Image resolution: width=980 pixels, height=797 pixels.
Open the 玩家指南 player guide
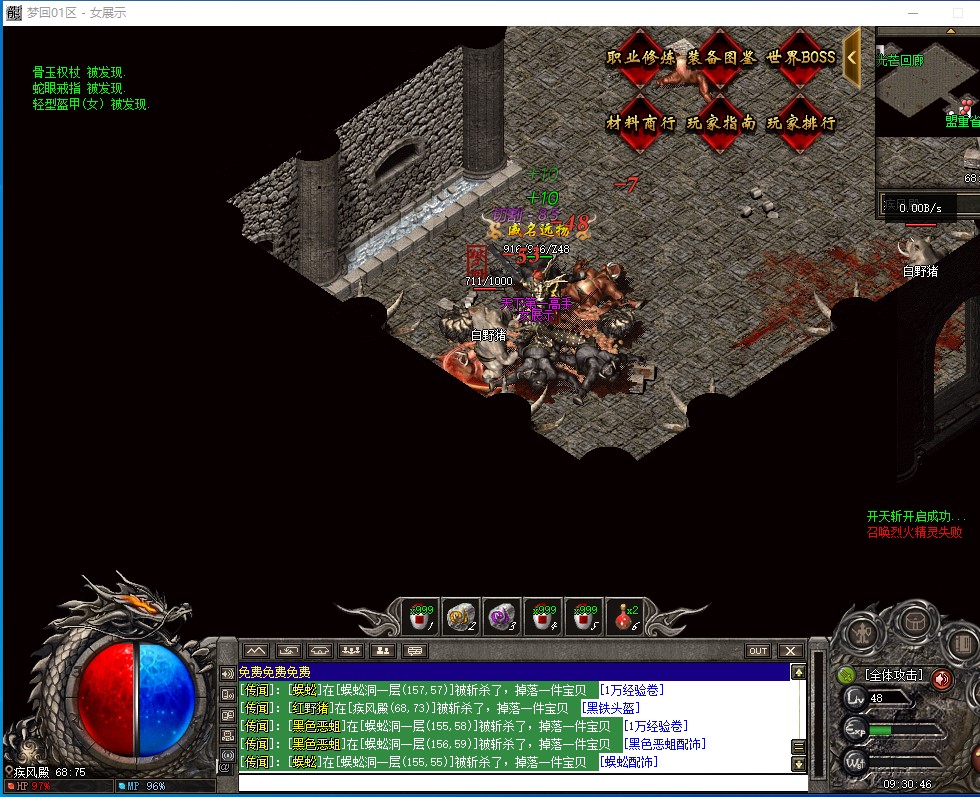click(x=720, y=123)
